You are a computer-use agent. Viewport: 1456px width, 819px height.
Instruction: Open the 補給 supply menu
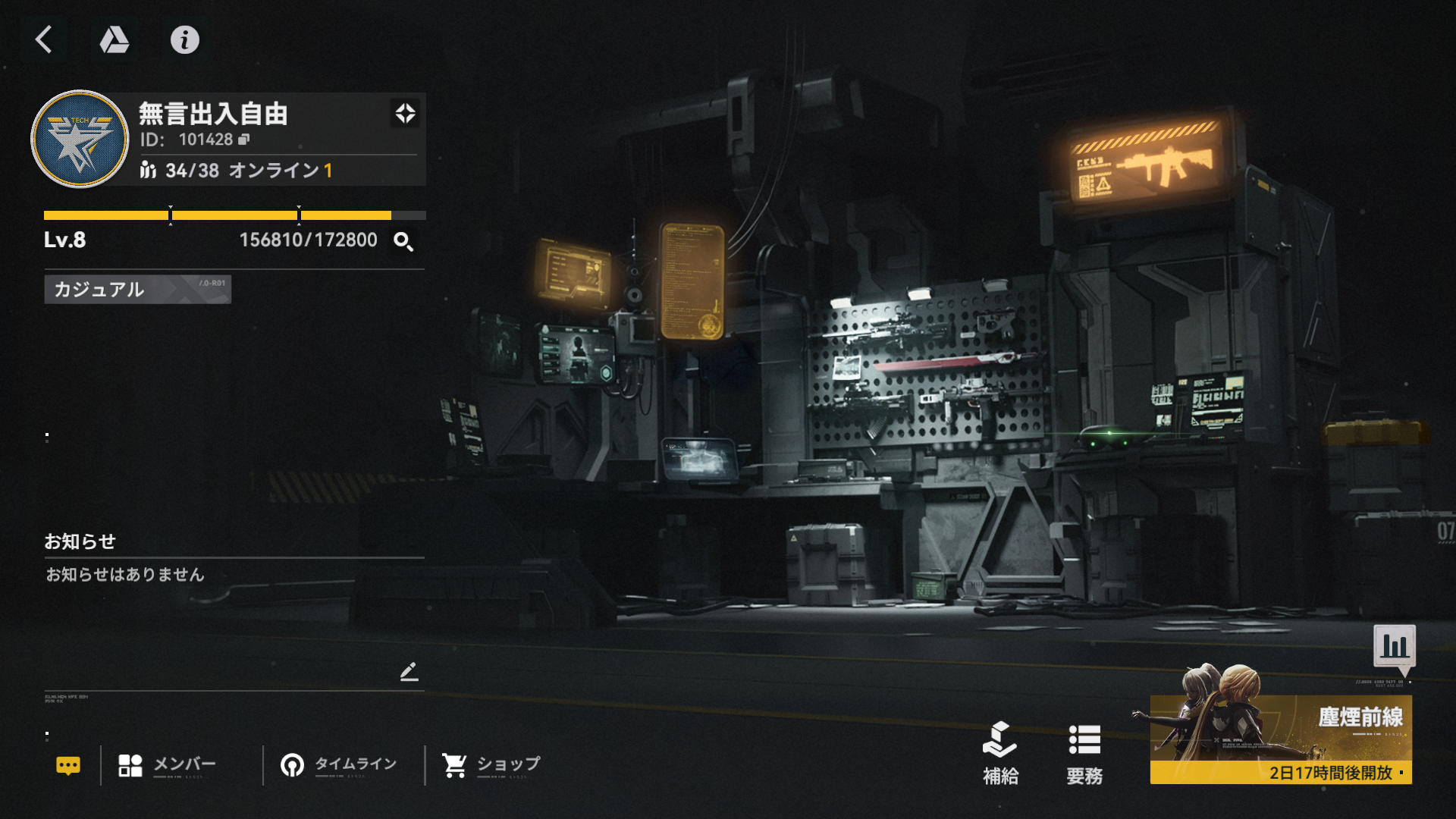point(1000,752)
